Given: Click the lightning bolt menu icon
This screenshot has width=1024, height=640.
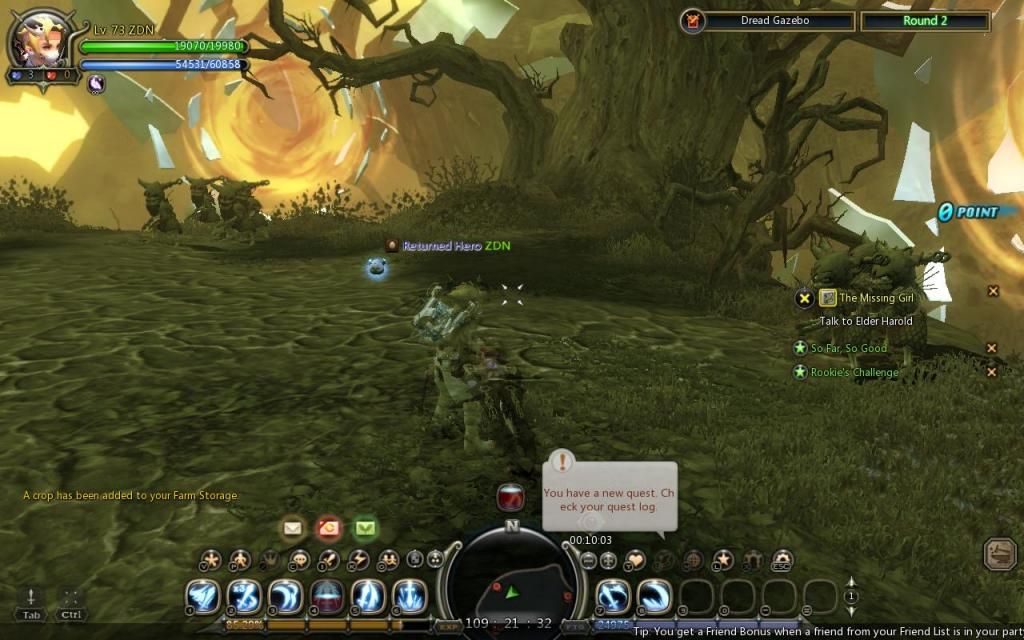Looking at the screenshot, I should (x=358, y=560).
